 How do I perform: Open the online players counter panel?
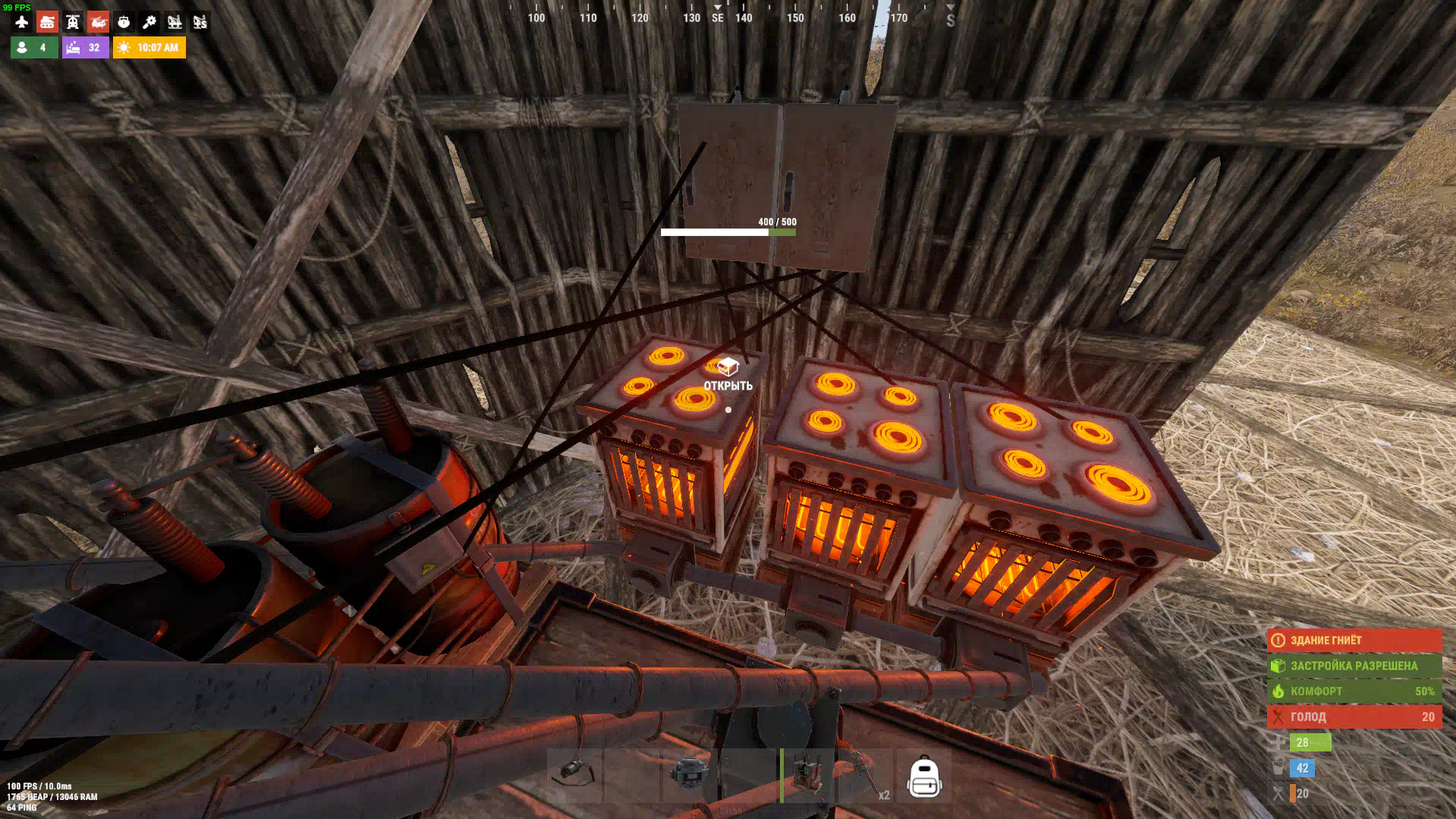coord(34,47)
